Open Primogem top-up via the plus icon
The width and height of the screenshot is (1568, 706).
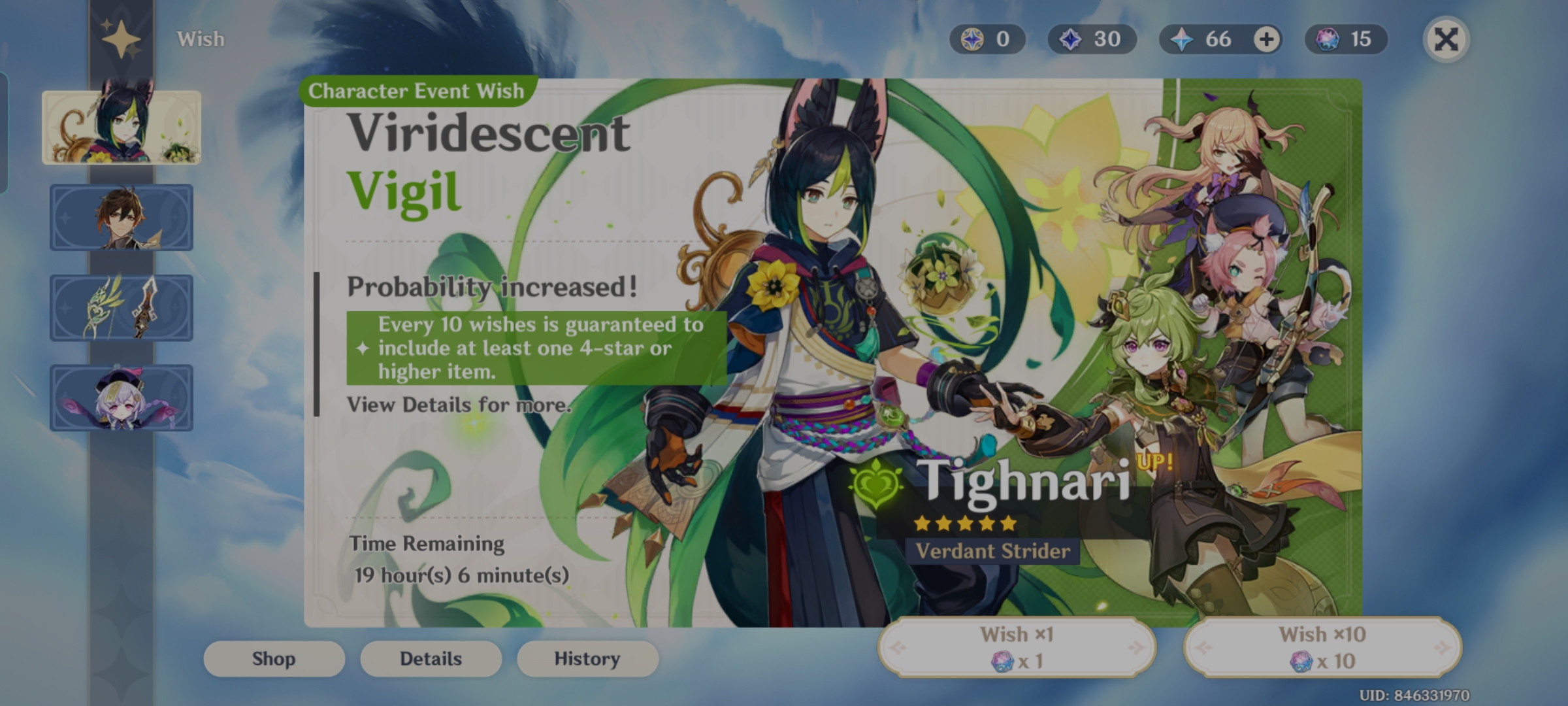pos(1266,39)
